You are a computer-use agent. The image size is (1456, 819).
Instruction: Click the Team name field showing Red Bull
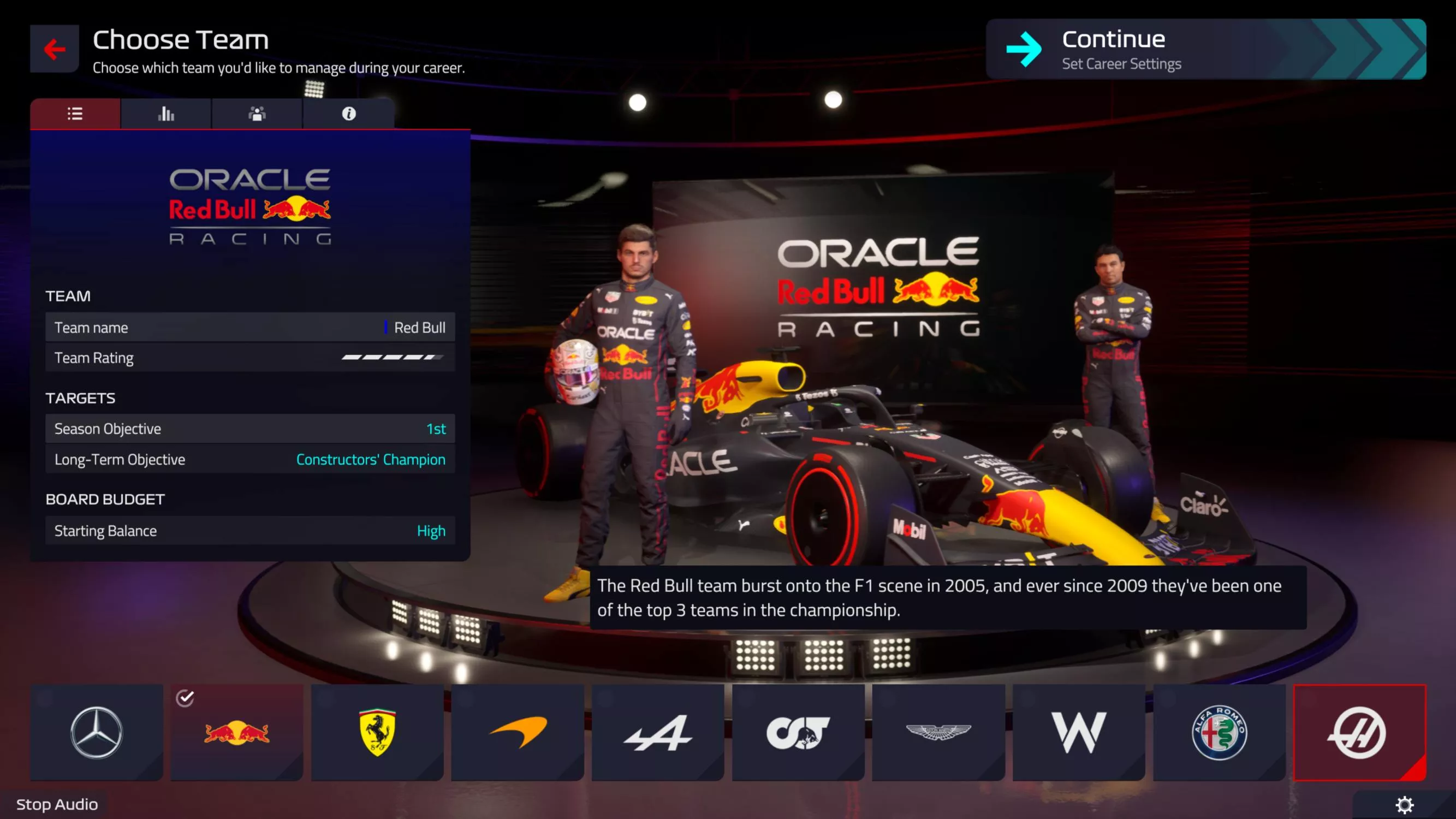coord(249,327)
